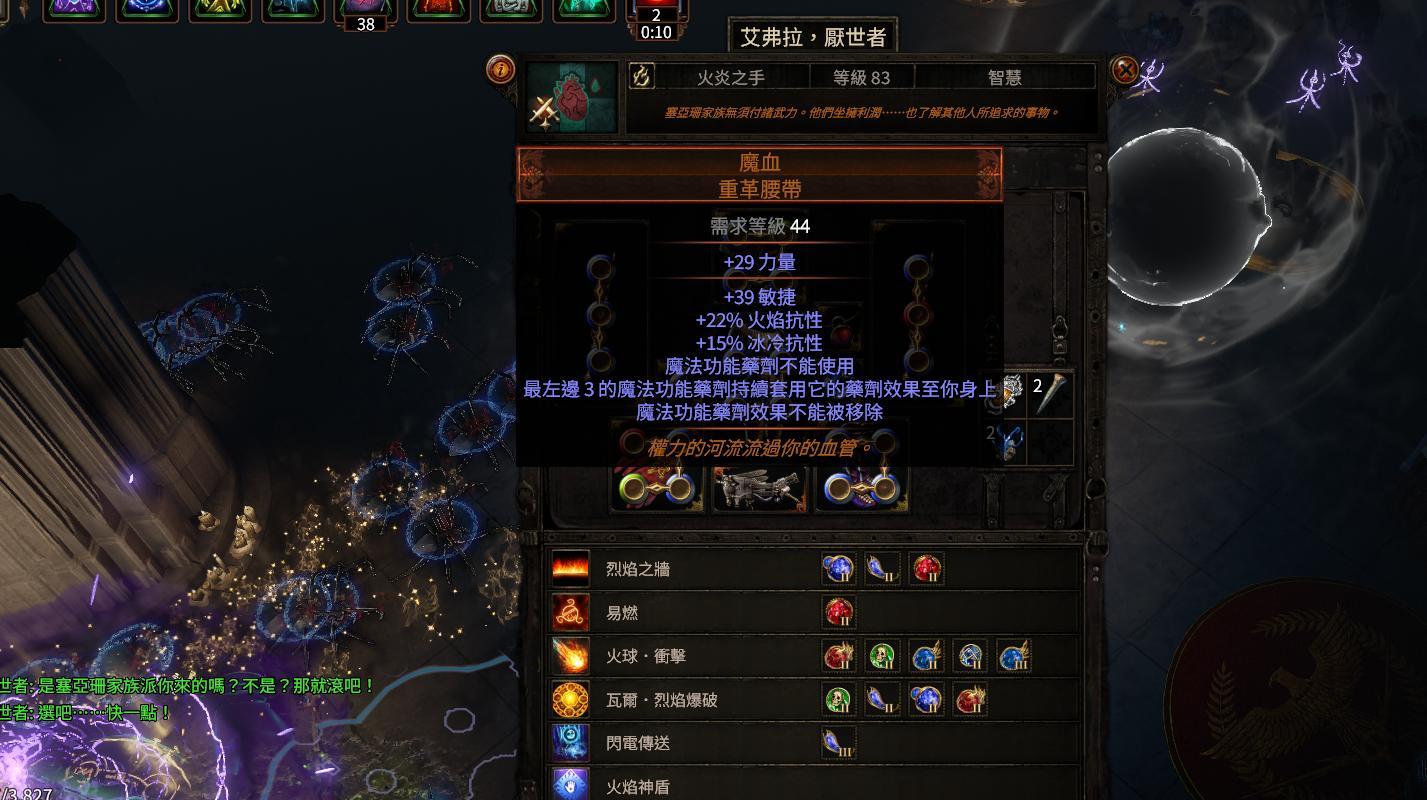Select the 智慧 attribute tab
The image size is (1427, 800).
[1005, 77]
